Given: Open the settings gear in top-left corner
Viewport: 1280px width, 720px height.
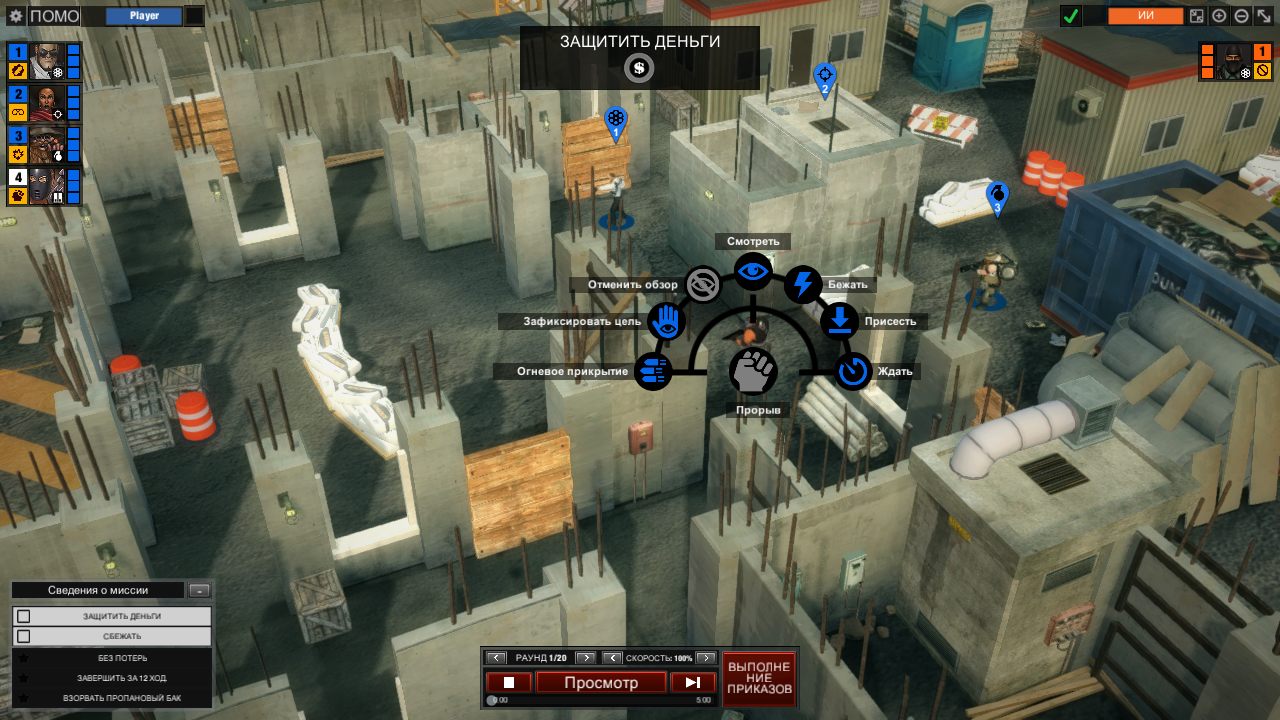Looking at the screenshot, I should click(14, 14).
